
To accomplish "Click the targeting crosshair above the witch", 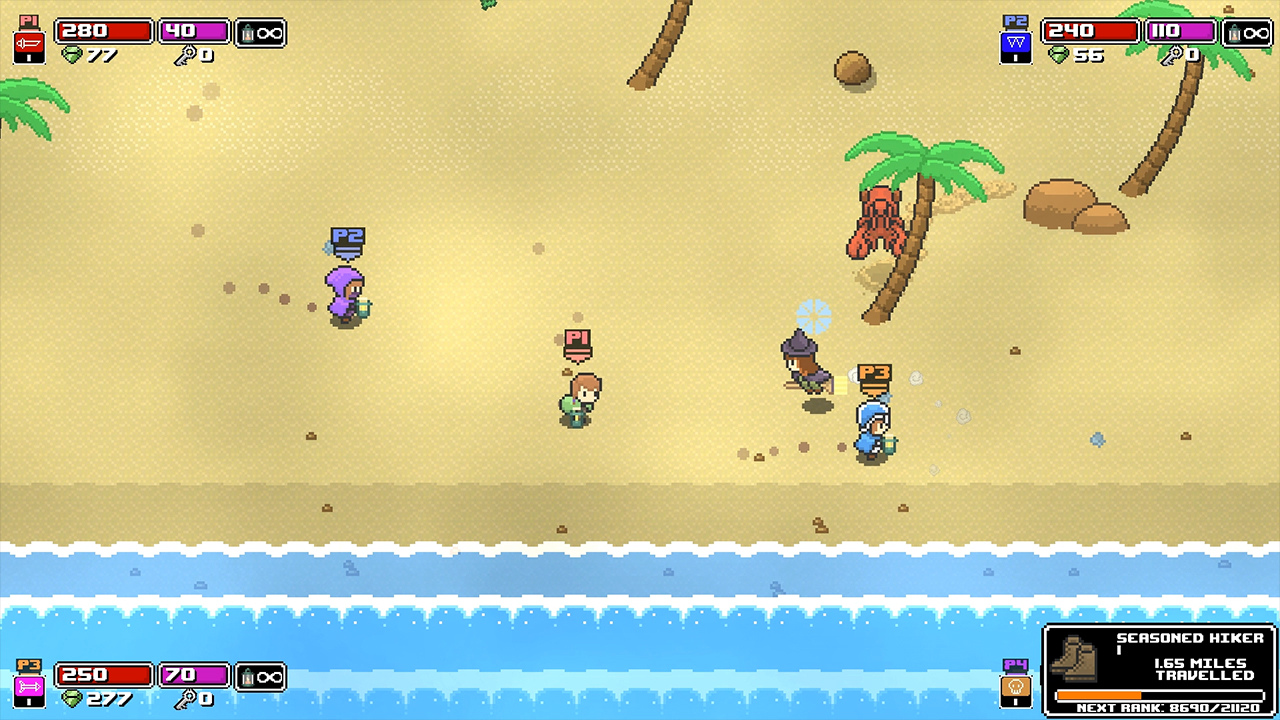I will pos(814,317).
